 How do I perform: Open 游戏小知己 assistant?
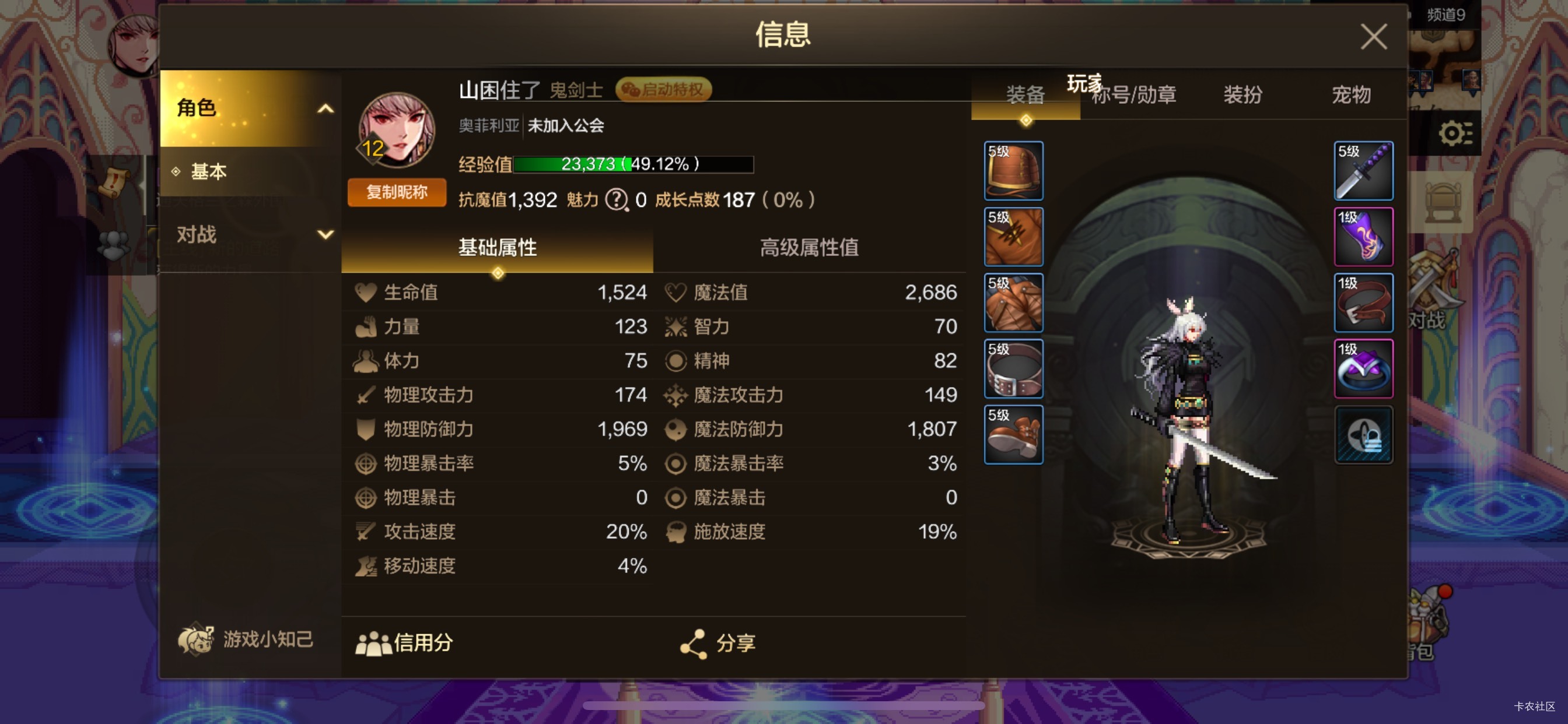(246, 639)
